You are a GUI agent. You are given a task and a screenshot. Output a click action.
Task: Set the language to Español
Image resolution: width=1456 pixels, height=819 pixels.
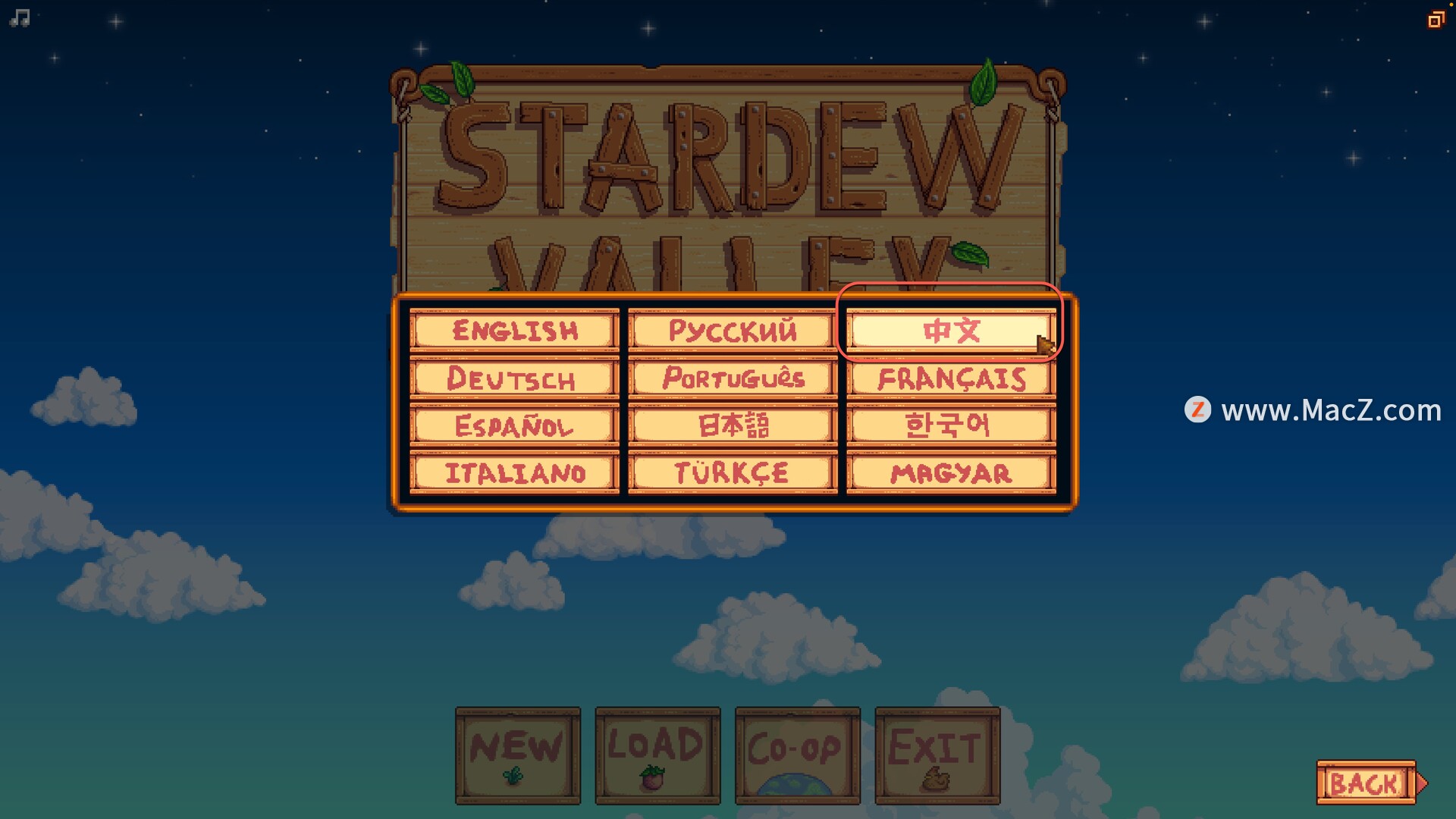point(514,425)
